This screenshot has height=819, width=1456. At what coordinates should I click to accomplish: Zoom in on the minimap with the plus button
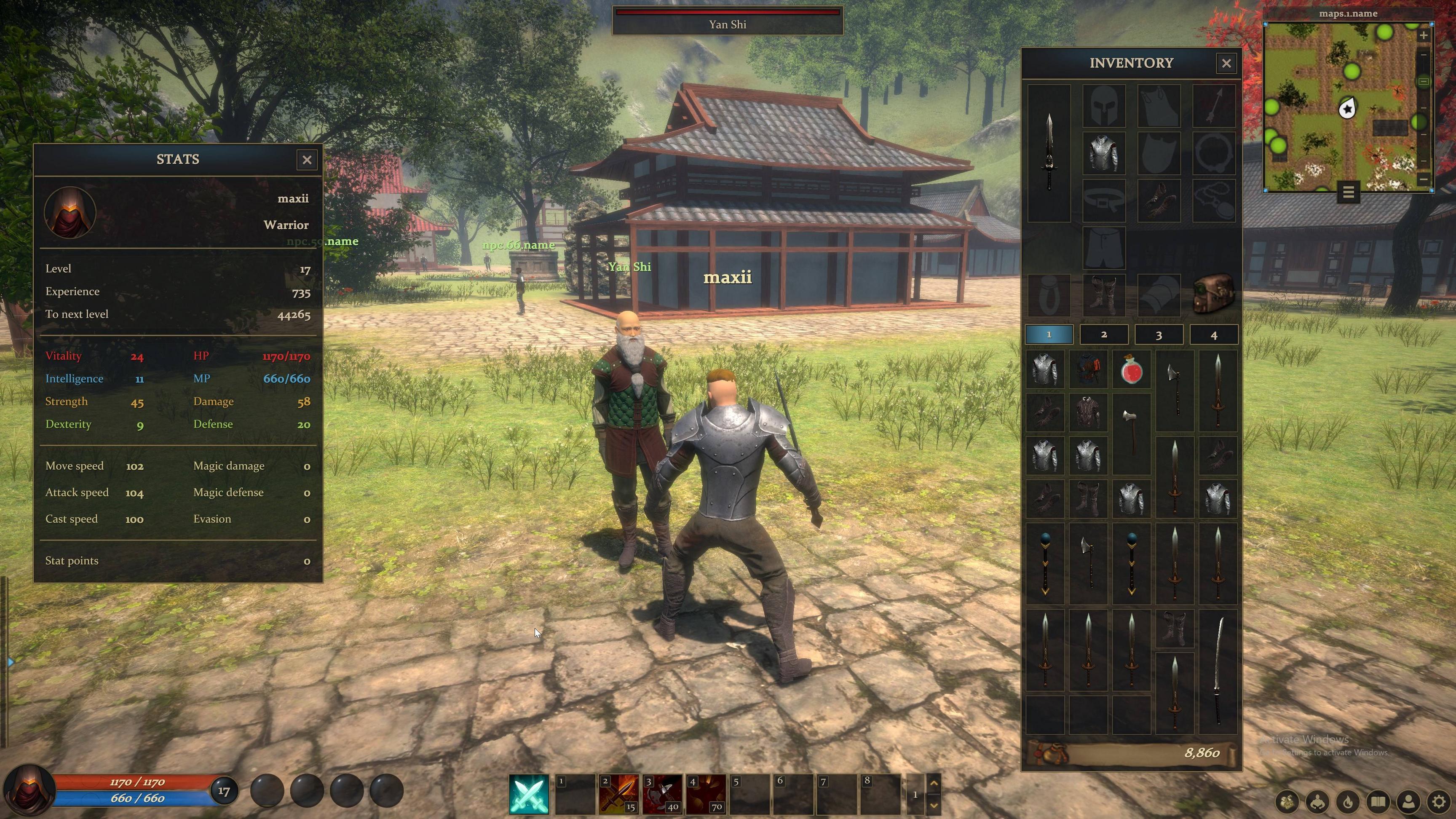click(x=1424, y=36)
